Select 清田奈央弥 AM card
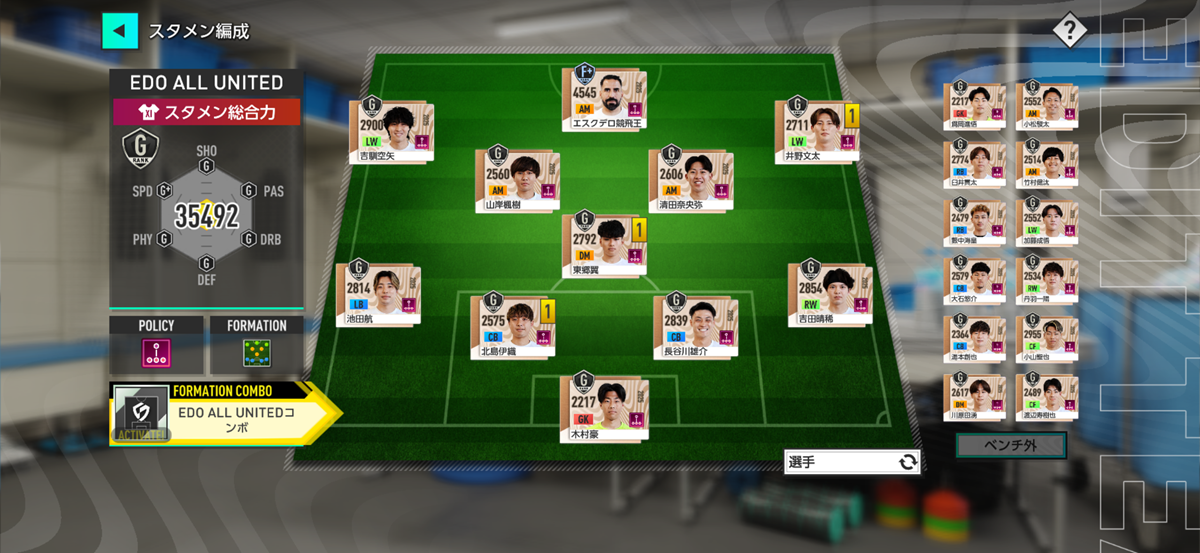1200x553 pixels. (689, 180)
